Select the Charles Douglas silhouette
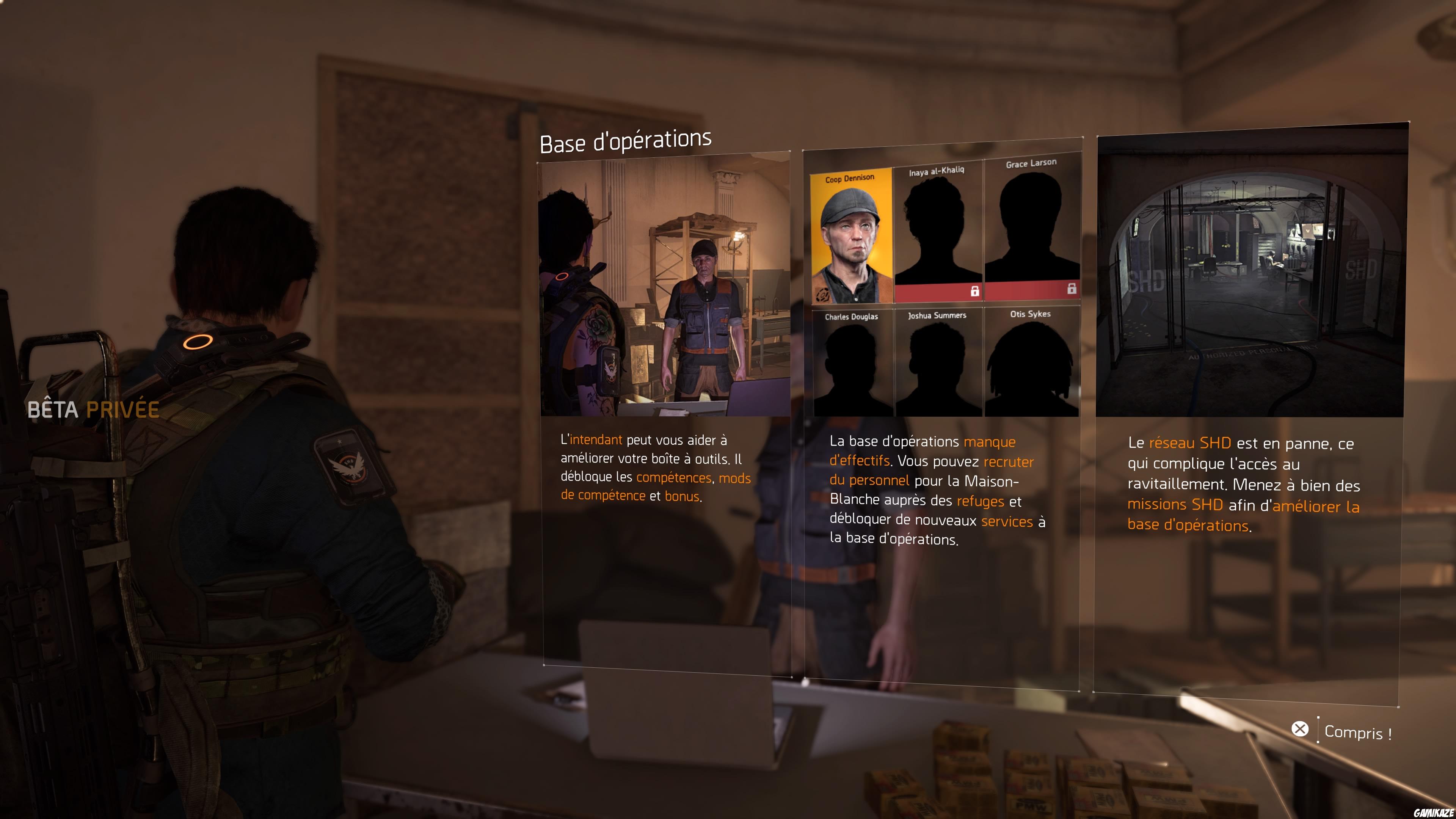This screenshot has height=819, width=1456. tap(851, 367)
